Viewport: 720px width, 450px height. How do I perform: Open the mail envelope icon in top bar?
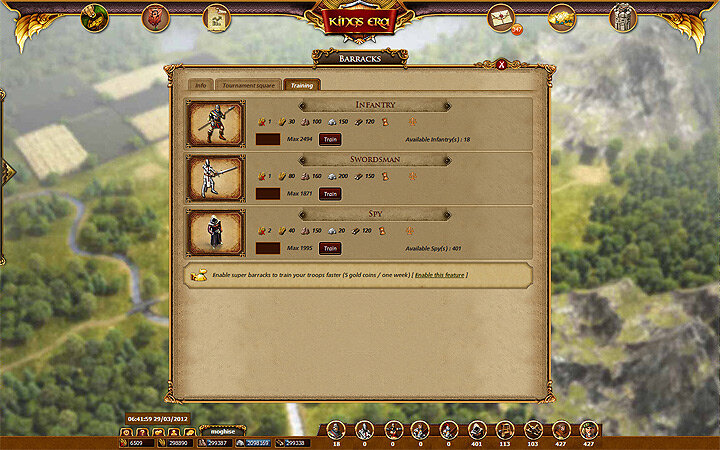point(500,17)
